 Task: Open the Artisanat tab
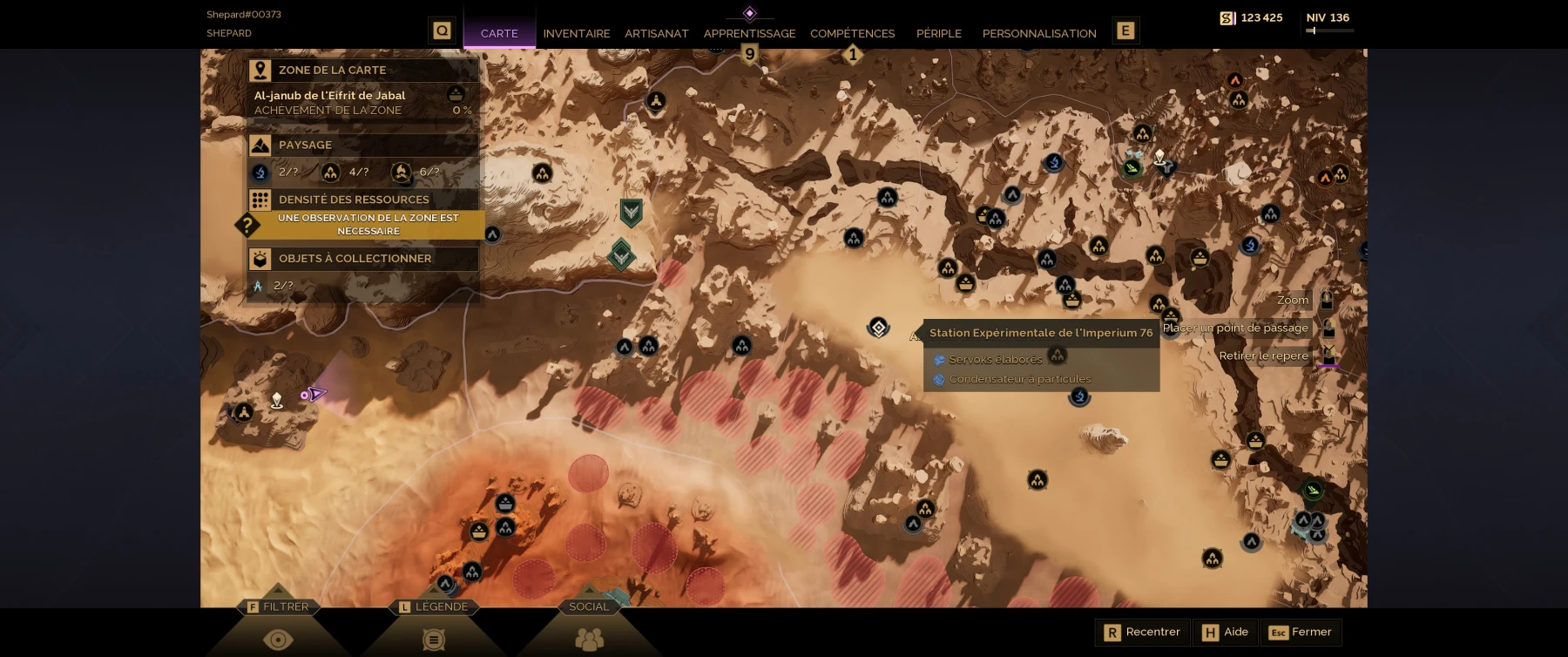(656, 33)
